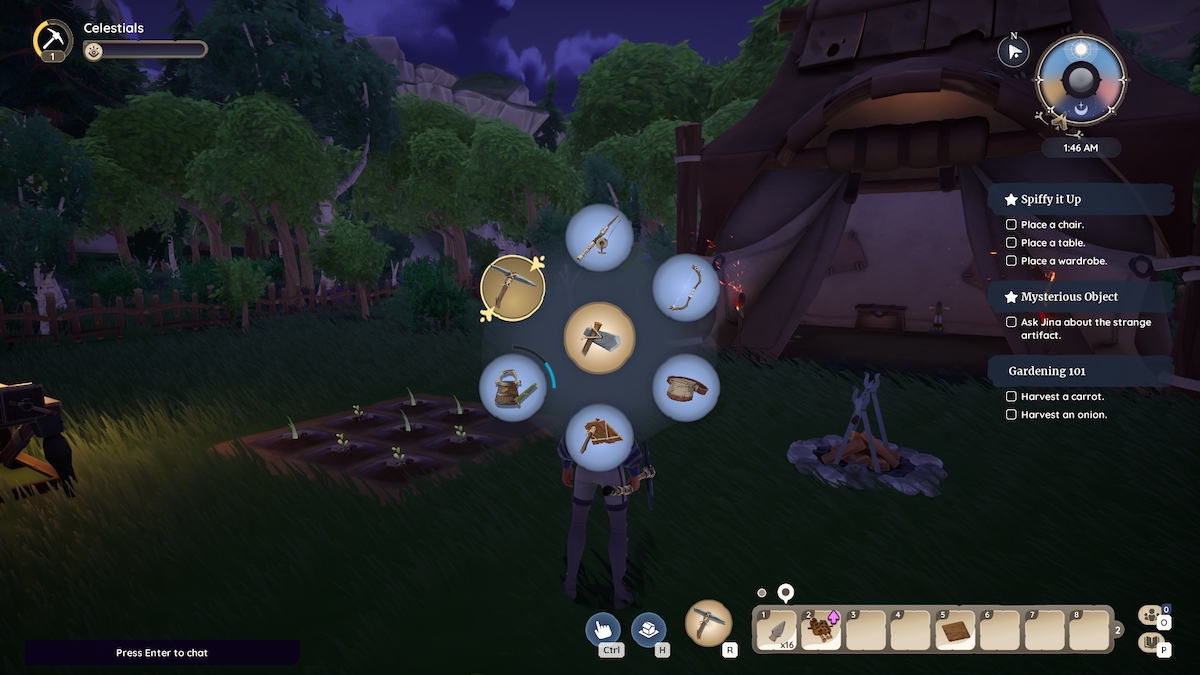Choose the highlighted pickaxe in the wheel
The height and width of the screenshot is (675, 1200).
pos(512,288)
